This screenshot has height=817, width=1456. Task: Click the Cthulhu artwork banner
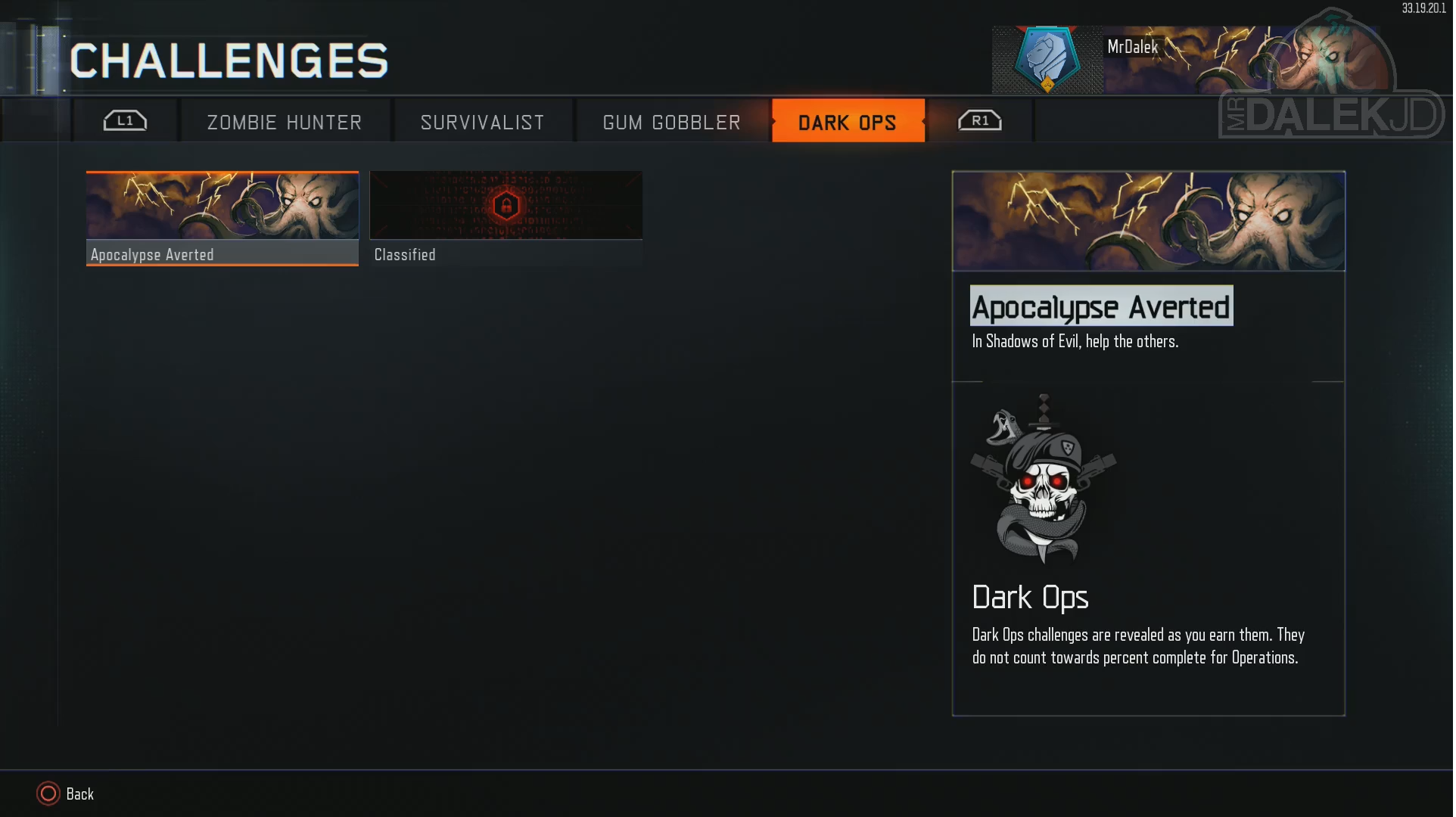click(x=1147, y=221)
